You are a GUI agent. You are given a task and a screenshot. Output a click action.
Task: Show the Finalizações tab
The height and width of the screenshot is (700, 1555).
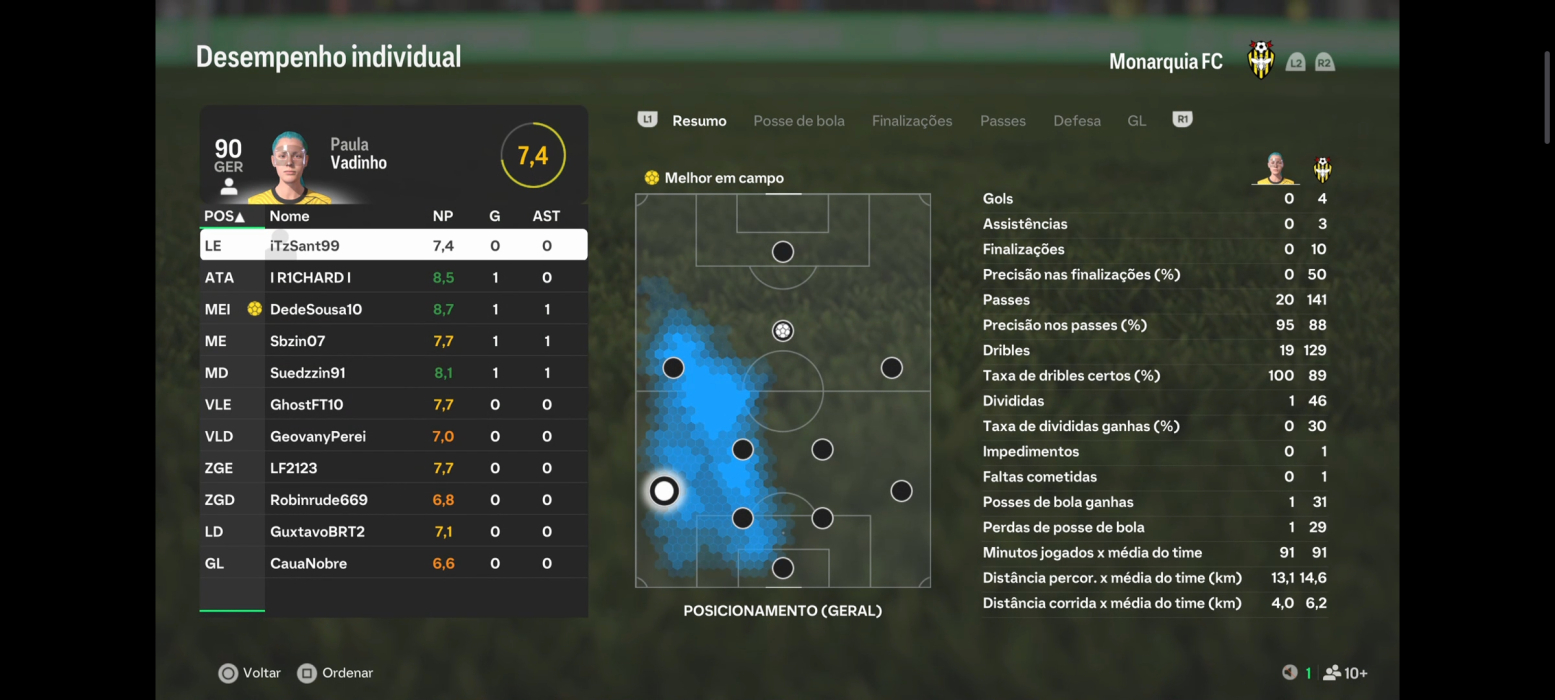click(x=911, y=121)
